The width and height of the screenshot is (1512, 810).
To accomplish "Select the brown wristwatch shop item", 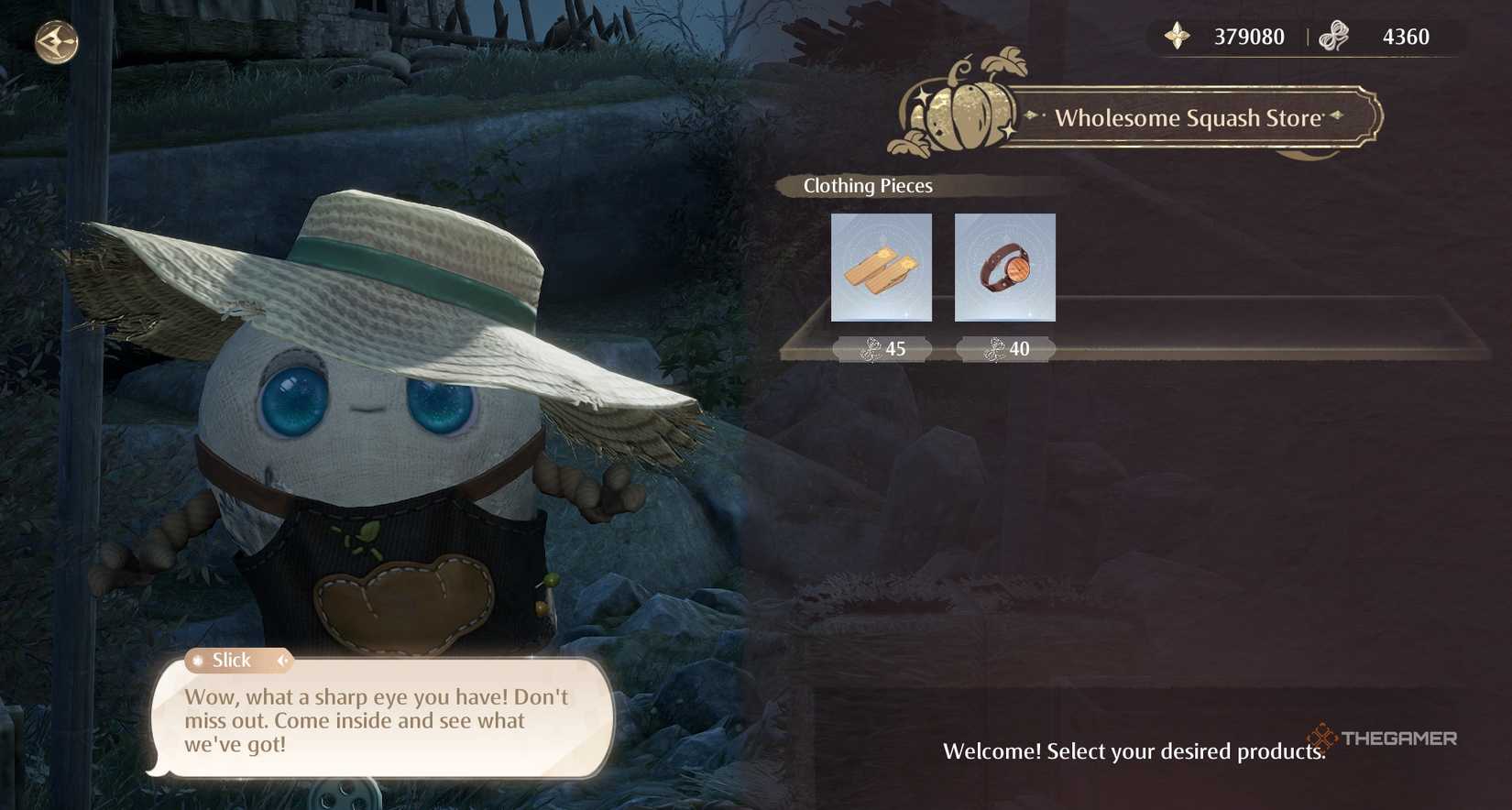I will coord(1004,268).
